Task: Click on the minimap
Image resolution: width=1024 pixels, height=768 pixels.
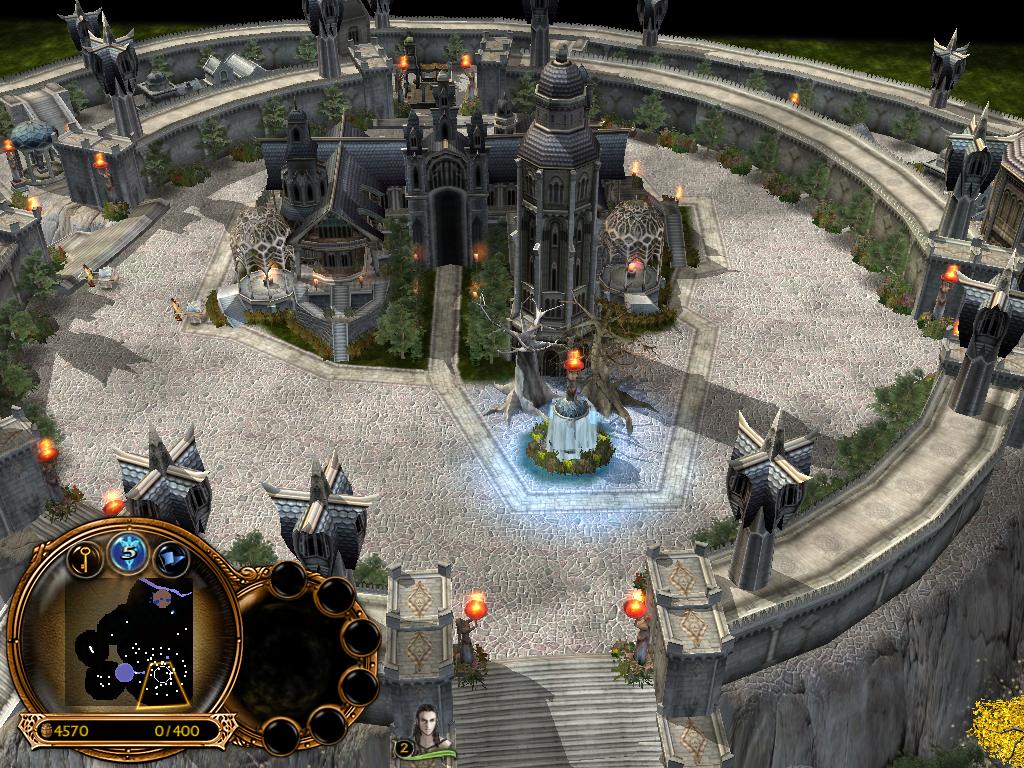Action: point(129,642)
